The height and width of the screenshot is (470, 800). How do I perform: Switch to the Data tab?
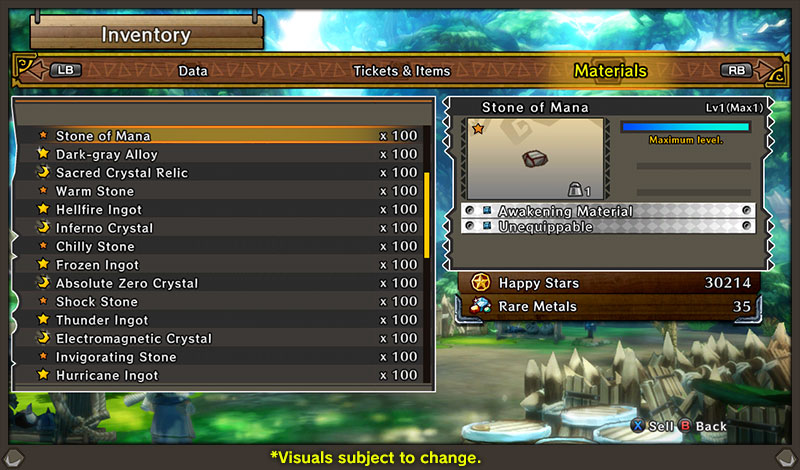pos(193,71)
